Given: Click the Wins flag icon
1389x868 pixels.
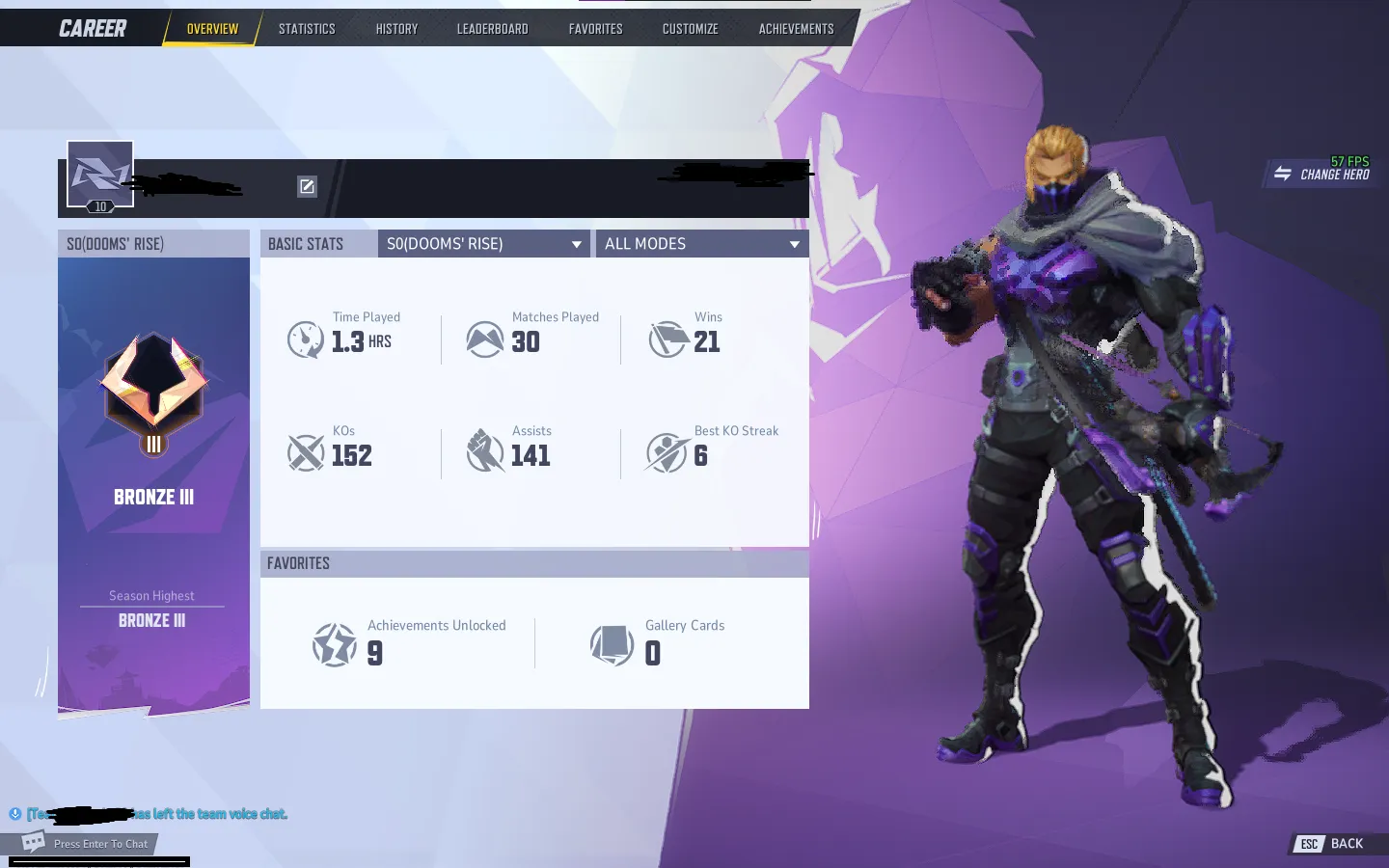Looking at the screenshot, I should [668, 339].
